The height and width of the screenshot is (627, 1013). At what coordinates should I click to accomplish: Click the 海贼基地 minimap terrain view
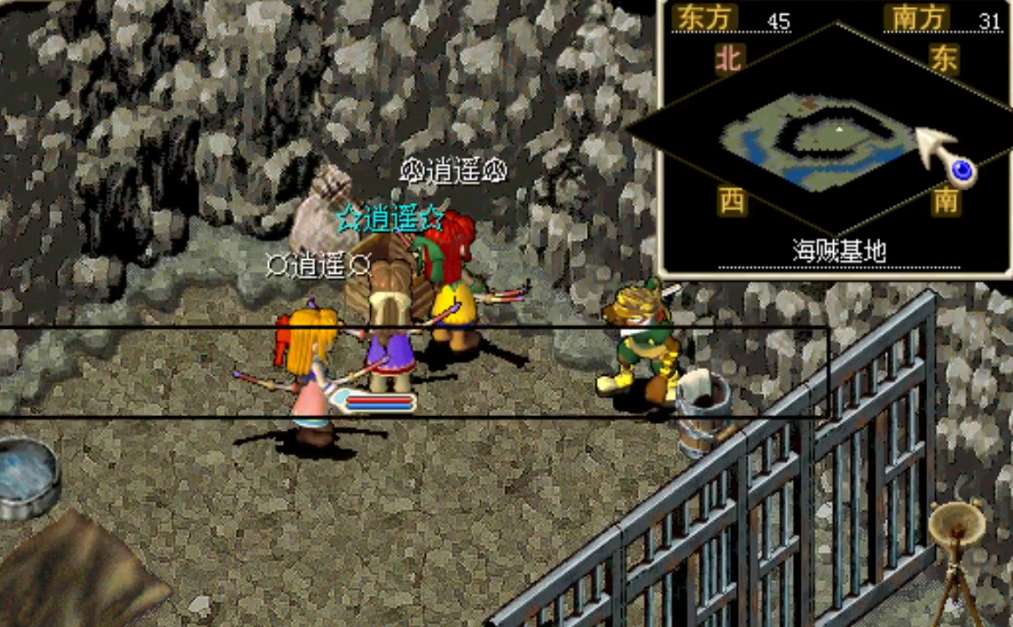tap(820, 140)
